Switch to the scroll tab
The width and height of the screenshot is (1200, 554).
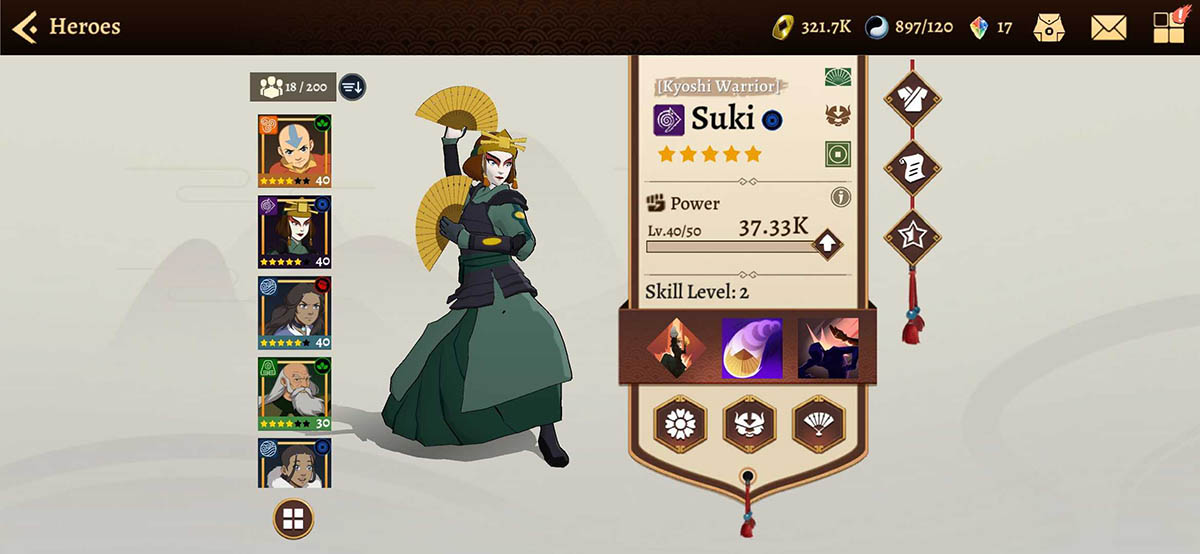click(911, 168)
